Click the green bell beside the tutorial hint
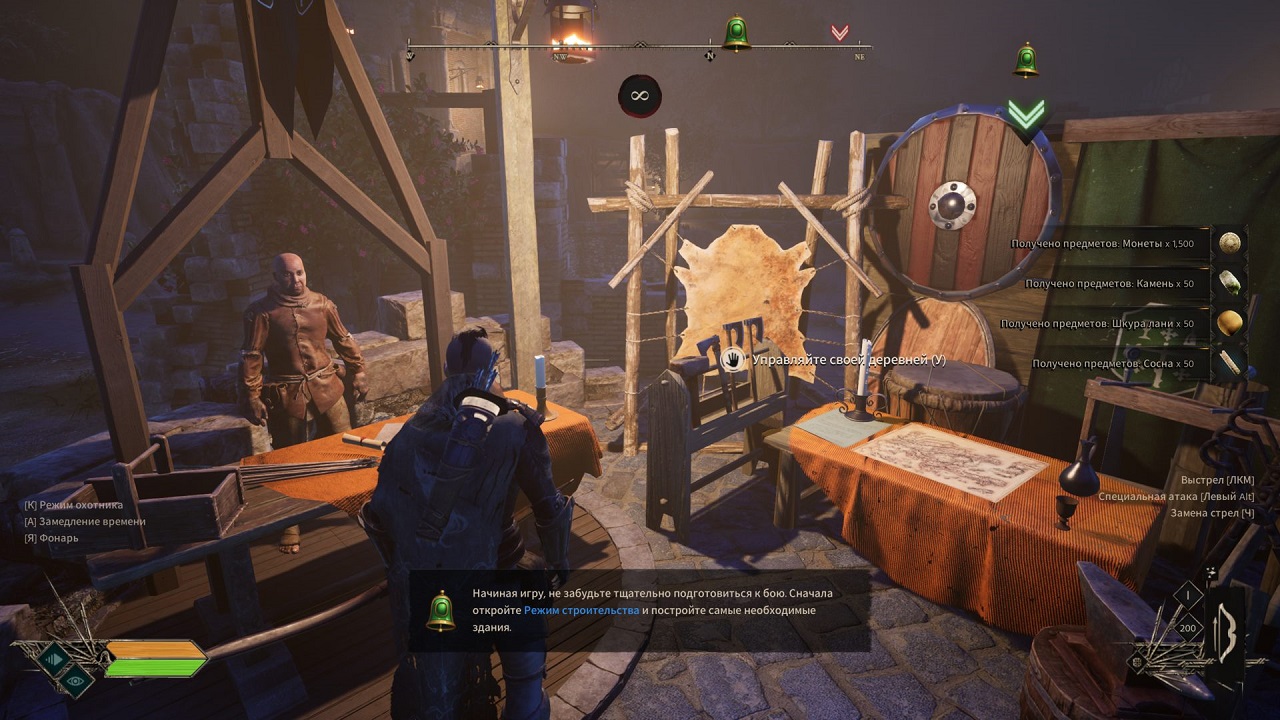Image resolution: width=1280 pixels, height=720 pixels. pos(440,610)
